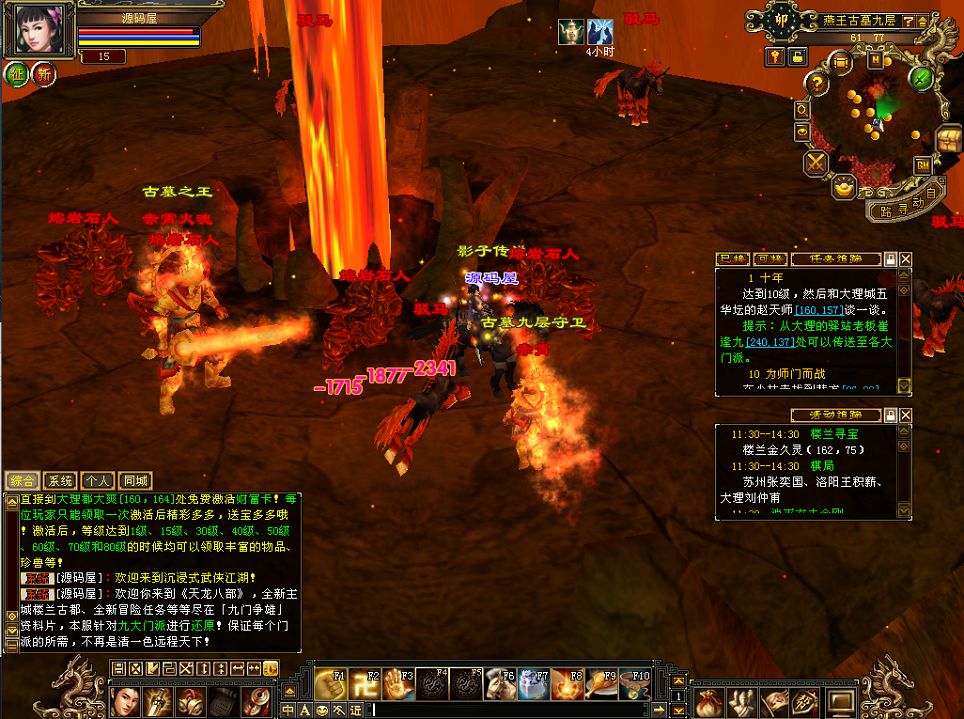964x719 pixels.
Task: Close the quest tracker panel
Action: coord(906,259)
